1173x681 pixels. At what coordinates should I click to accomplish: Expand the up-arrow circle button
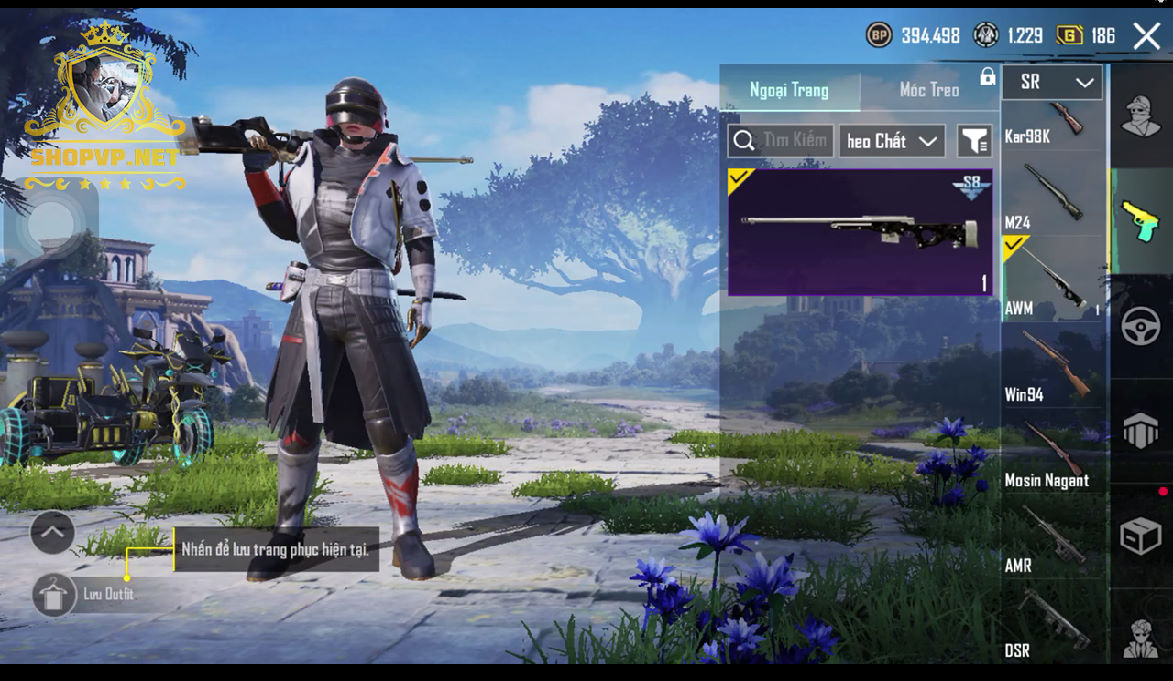(x=52, y=532)
